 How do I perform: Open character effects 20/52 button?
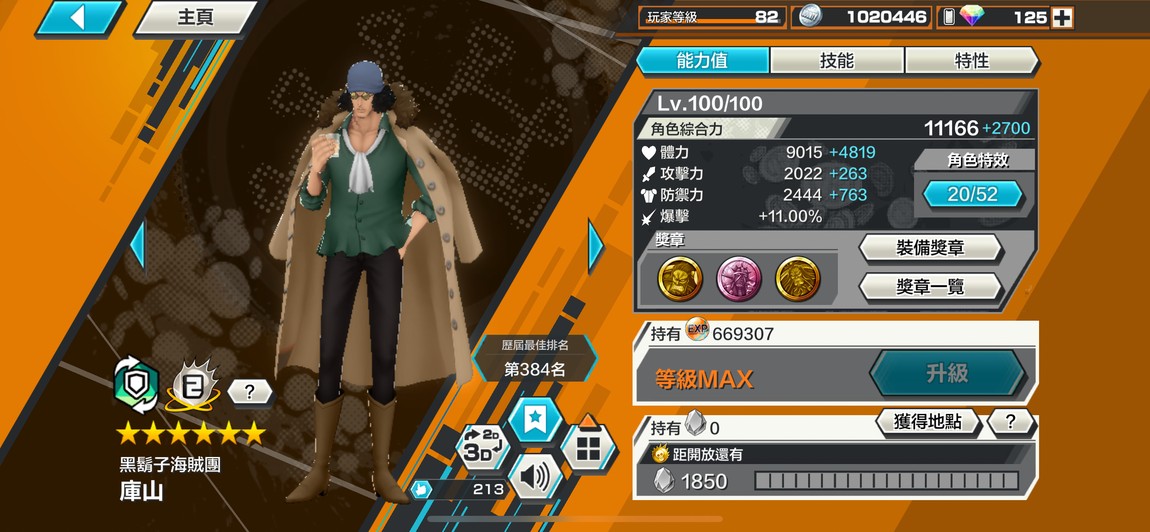972,194
